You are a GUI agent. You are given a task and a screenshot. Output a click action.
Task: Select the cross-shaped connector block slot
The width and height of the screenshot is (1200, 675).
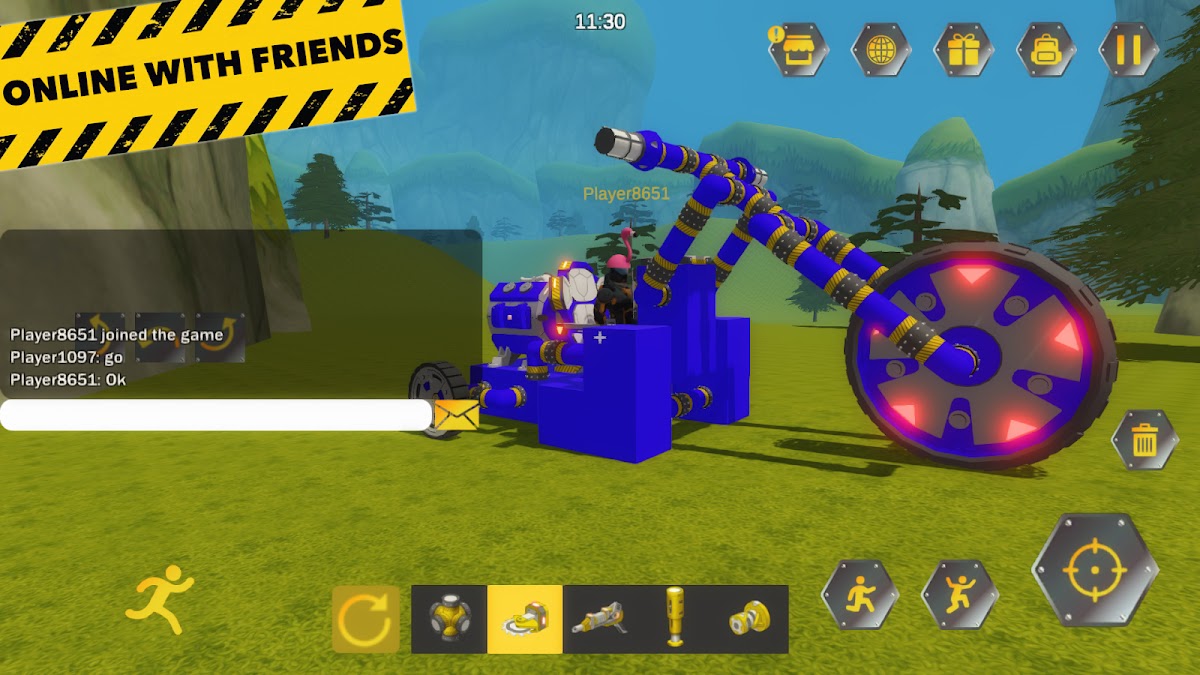click(x=449, y=619)
